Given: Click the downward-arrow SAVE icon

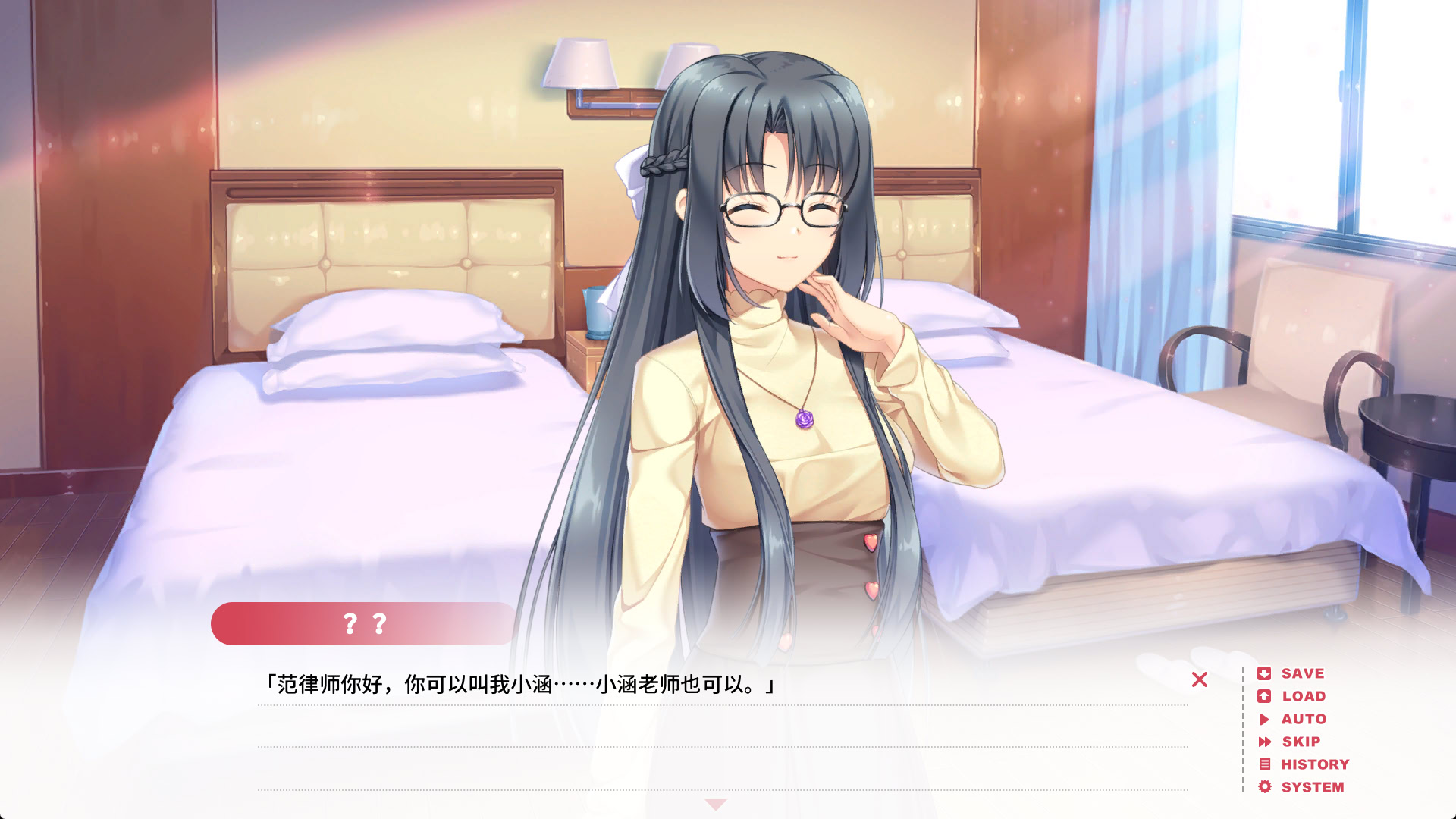Looking at the screenshot, I should 1266,673.
